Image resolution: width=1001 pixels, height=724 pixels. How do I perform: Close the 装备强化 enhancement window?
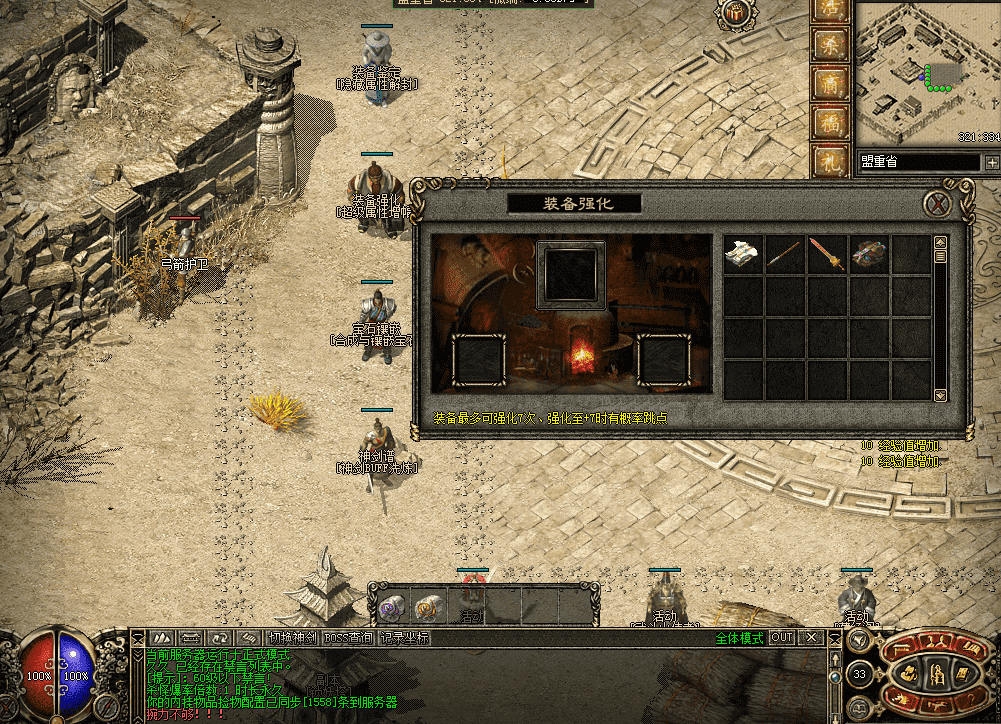(937, 204)
